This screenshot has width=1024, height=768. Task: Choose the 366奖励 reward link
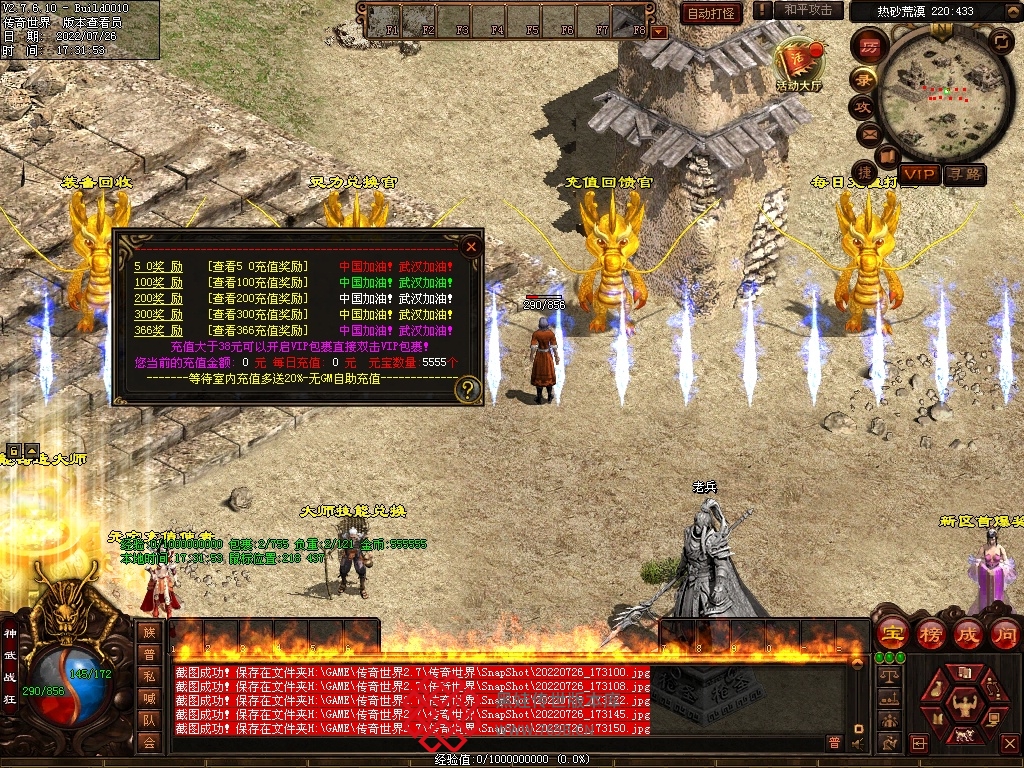point(159,331)
